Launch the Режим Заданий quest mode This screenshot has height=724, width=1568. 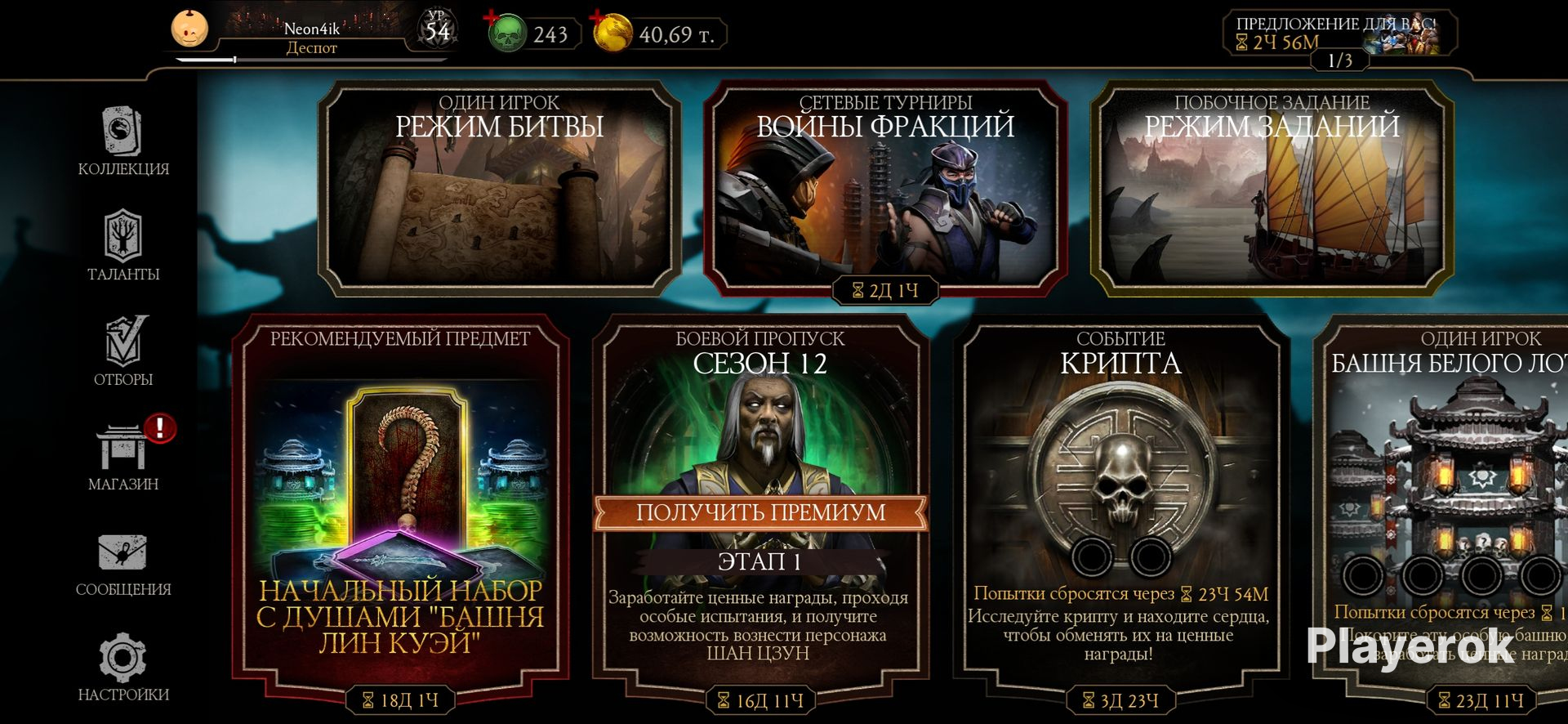(x=1272, y=188)
